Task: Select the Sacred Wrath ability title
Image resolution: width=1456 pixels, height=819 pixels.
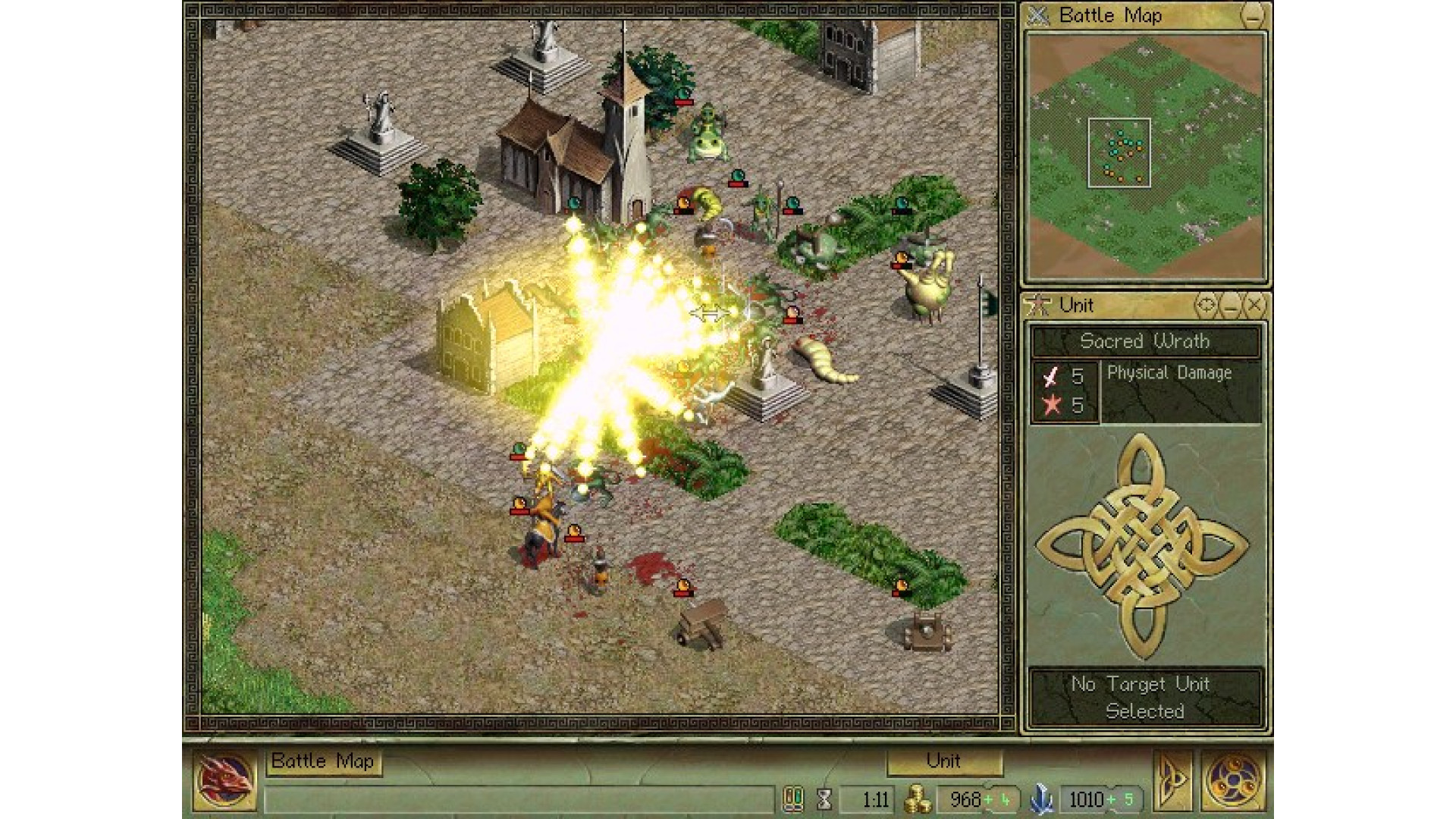Action: [1144, 342]
